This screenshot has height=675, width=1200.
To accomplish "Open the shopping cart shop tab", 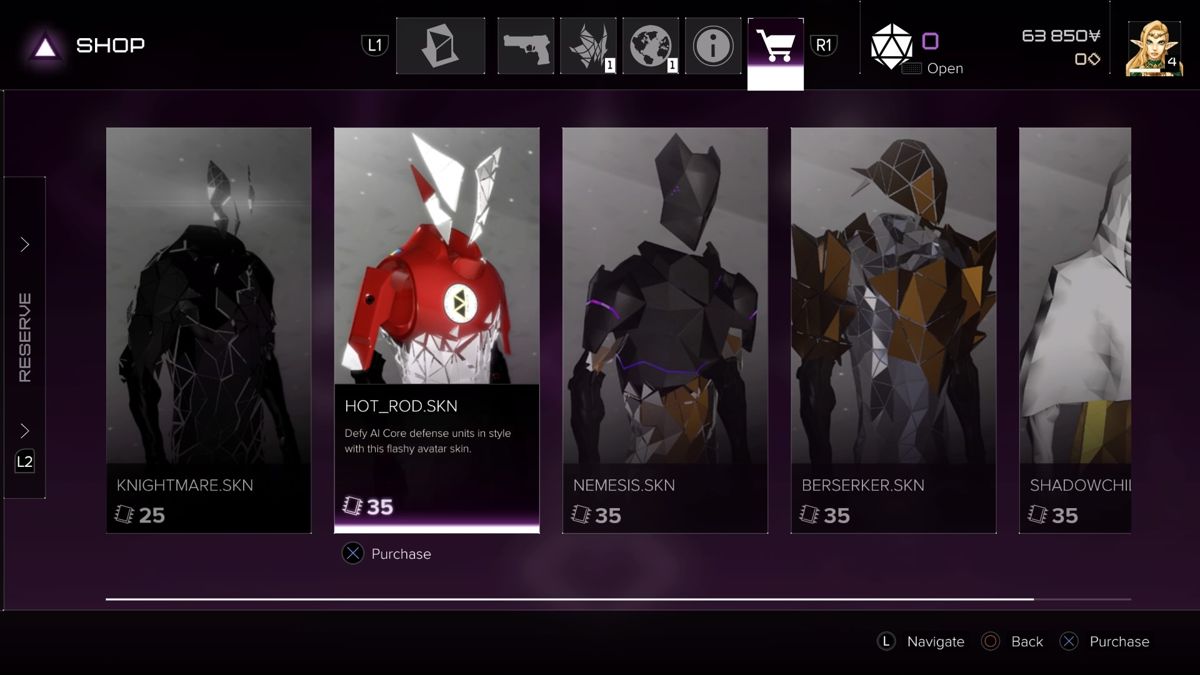I will [775, 46].
